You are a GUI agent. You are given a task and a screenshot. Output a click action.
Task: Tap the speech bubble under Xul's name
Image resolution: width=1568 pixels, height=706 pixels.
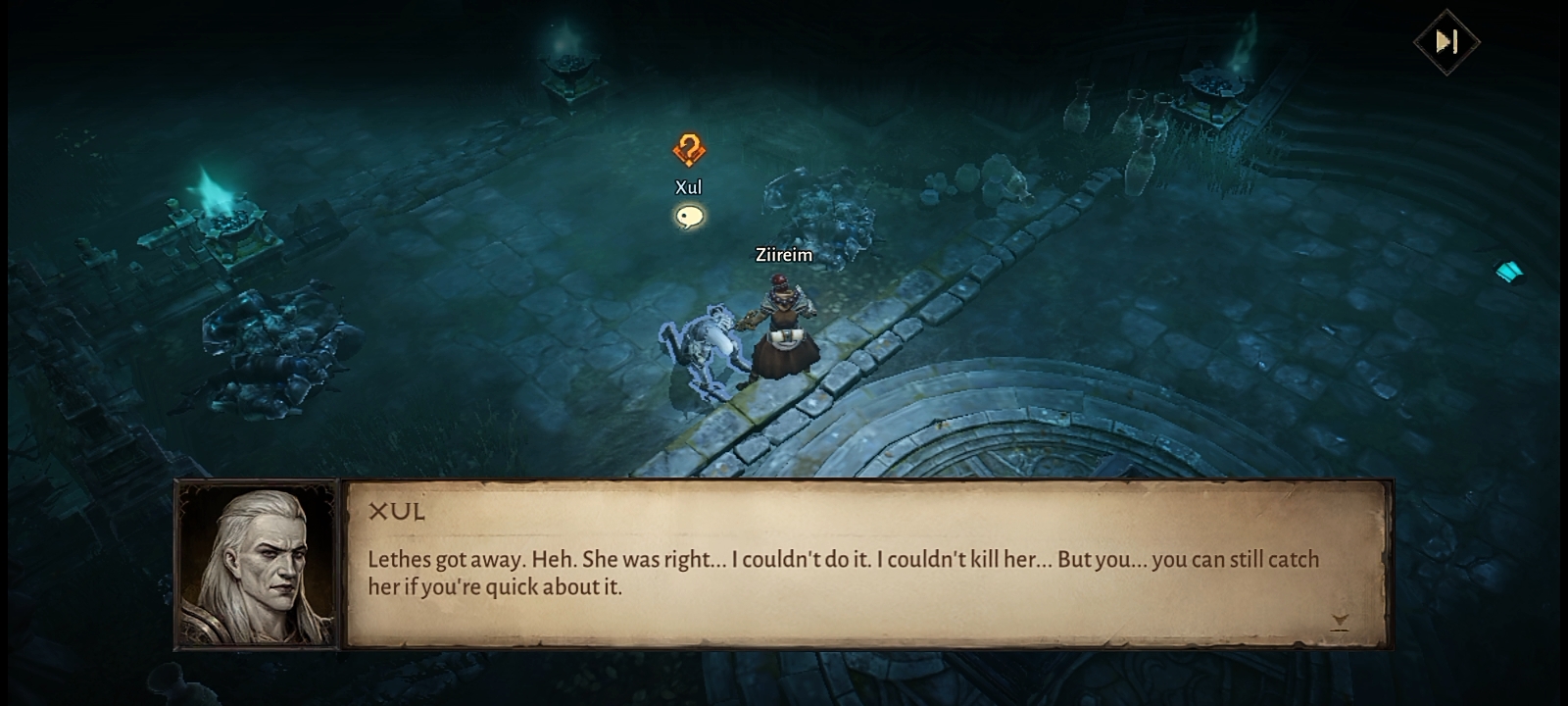(689, 217)
